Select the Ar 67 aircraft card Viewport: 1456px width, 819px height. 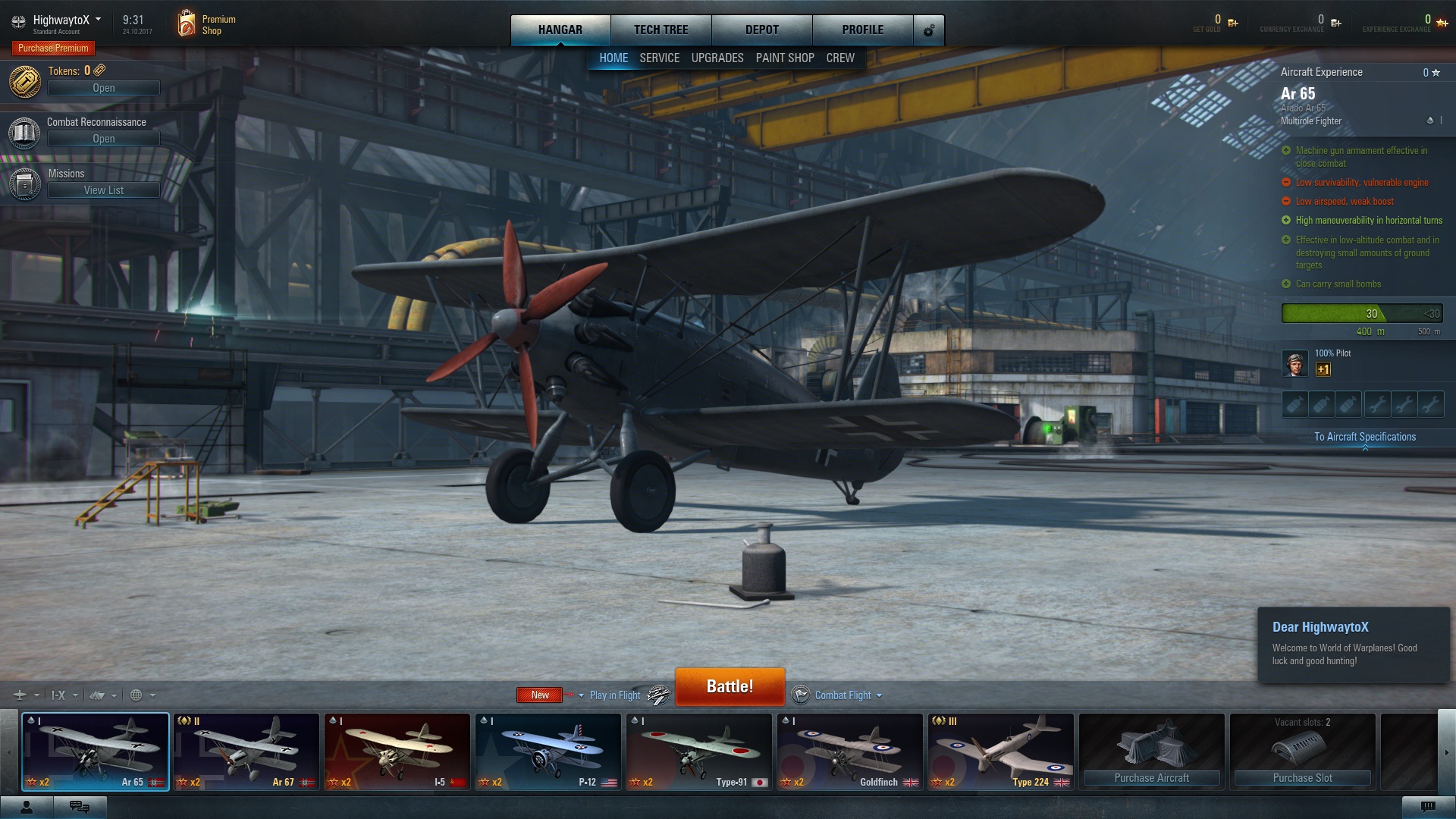click(246, 752)
